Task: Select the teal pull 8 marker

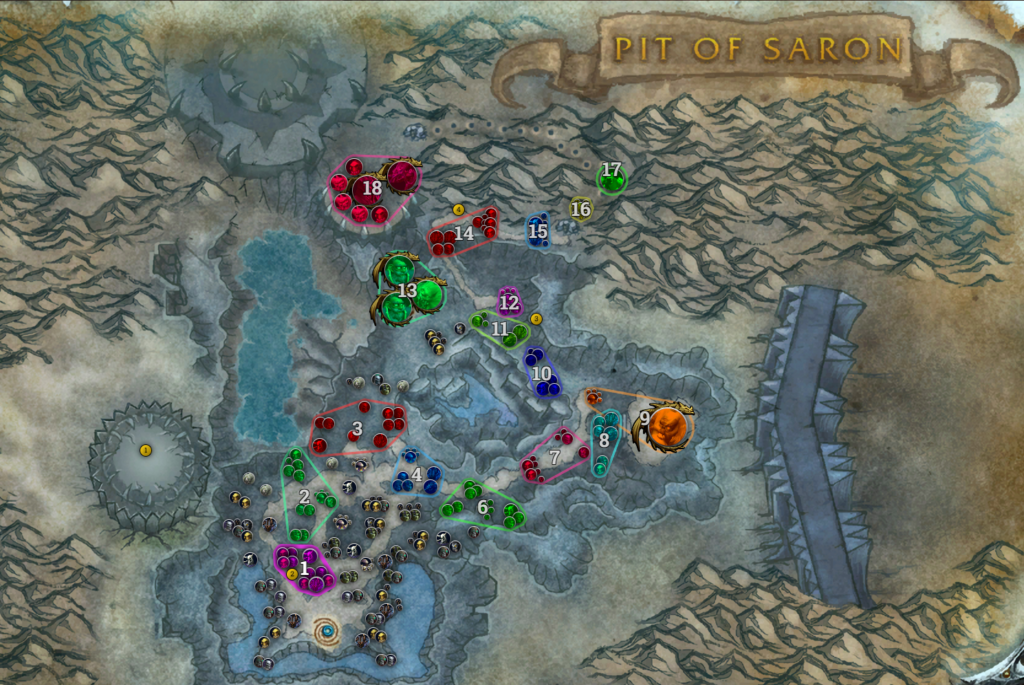Action: pyautogui.click(x=604, y=439)
